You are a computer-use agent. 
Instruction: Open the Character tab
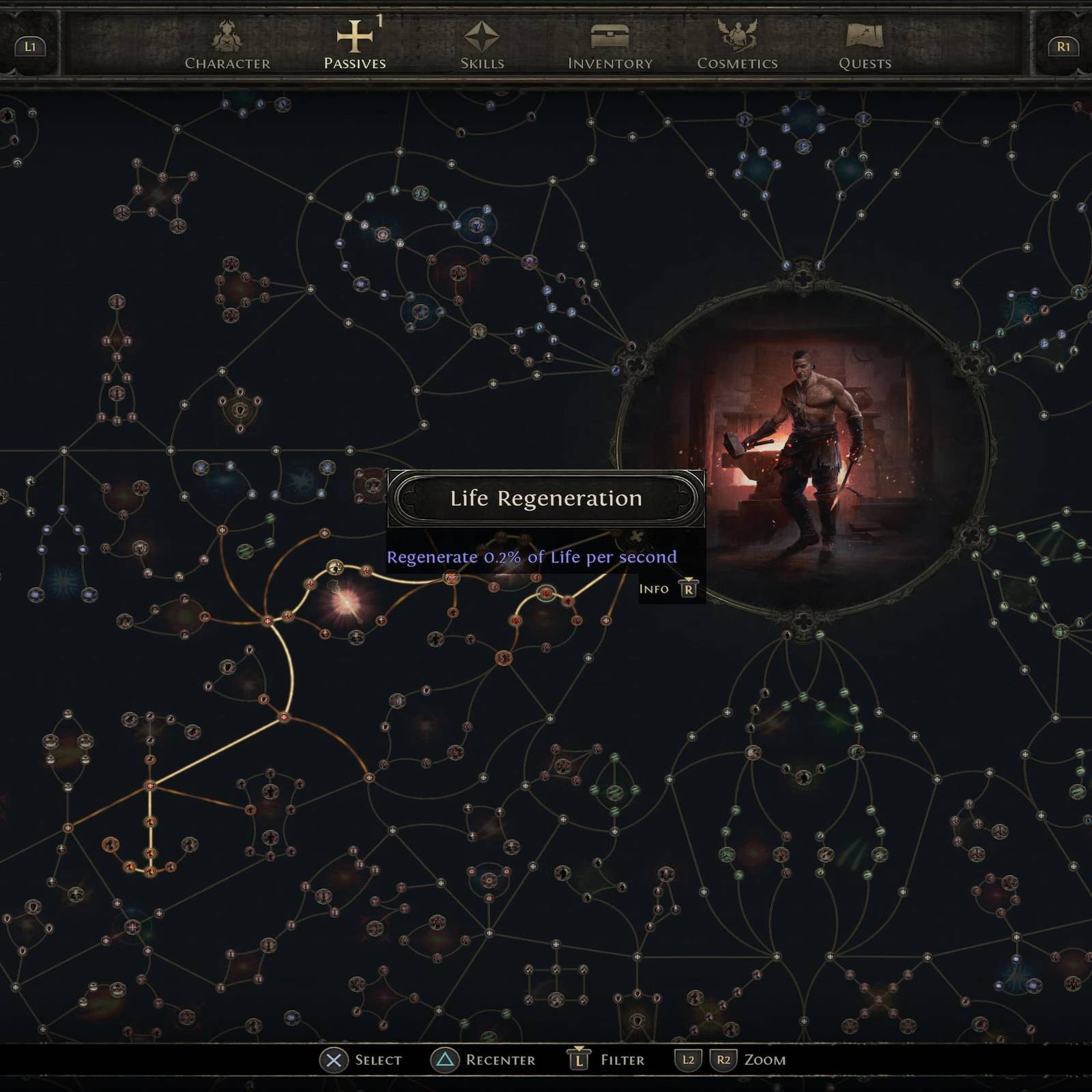coord(227,46)
